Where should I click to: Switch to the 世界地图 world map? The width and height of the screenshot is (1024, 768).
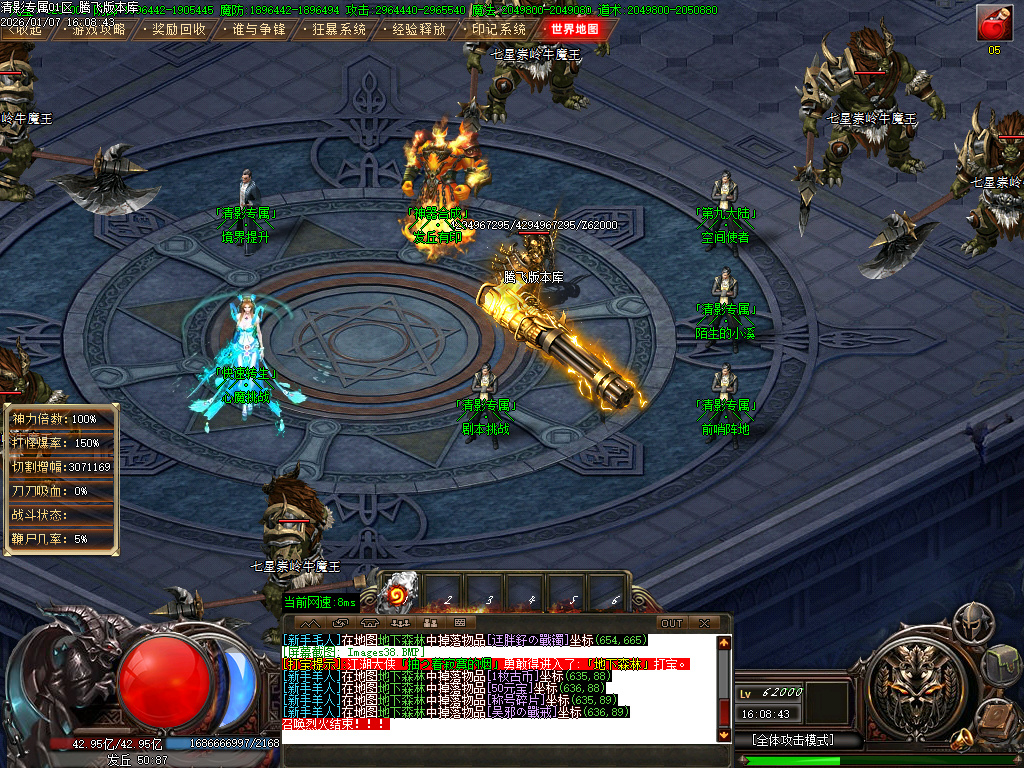(x=575, y=30)
